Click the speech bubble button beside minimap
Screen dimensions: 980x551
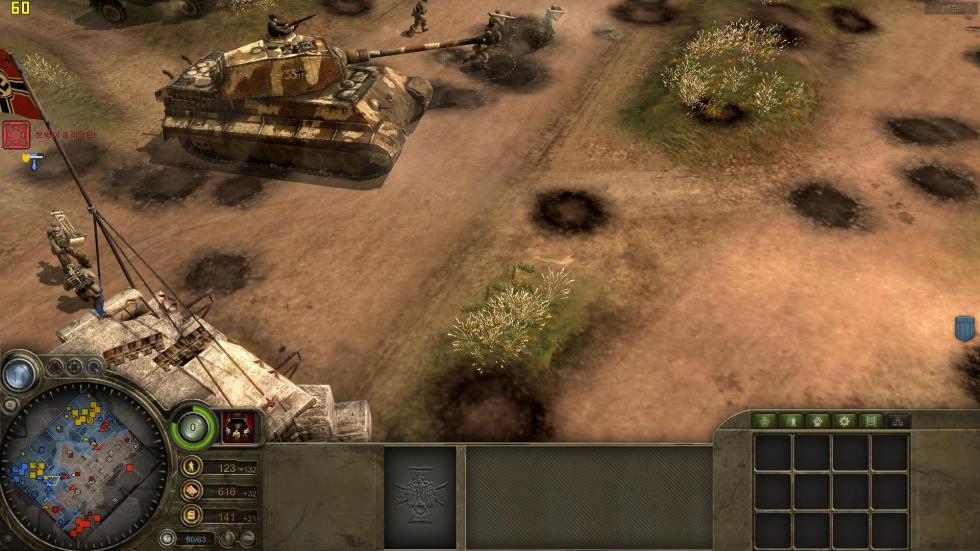[10, 405]
